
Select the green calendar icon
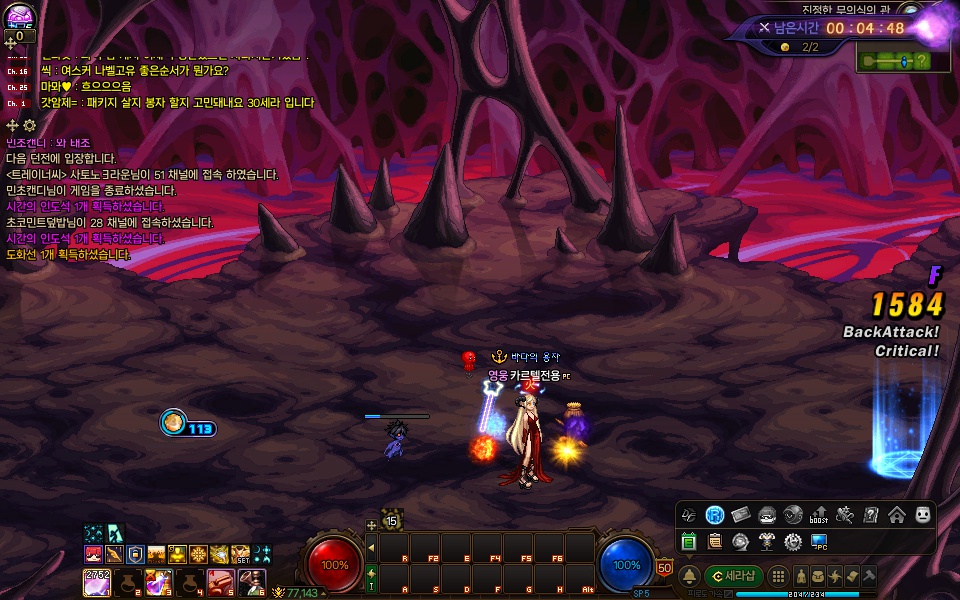(x=689, y=541)
